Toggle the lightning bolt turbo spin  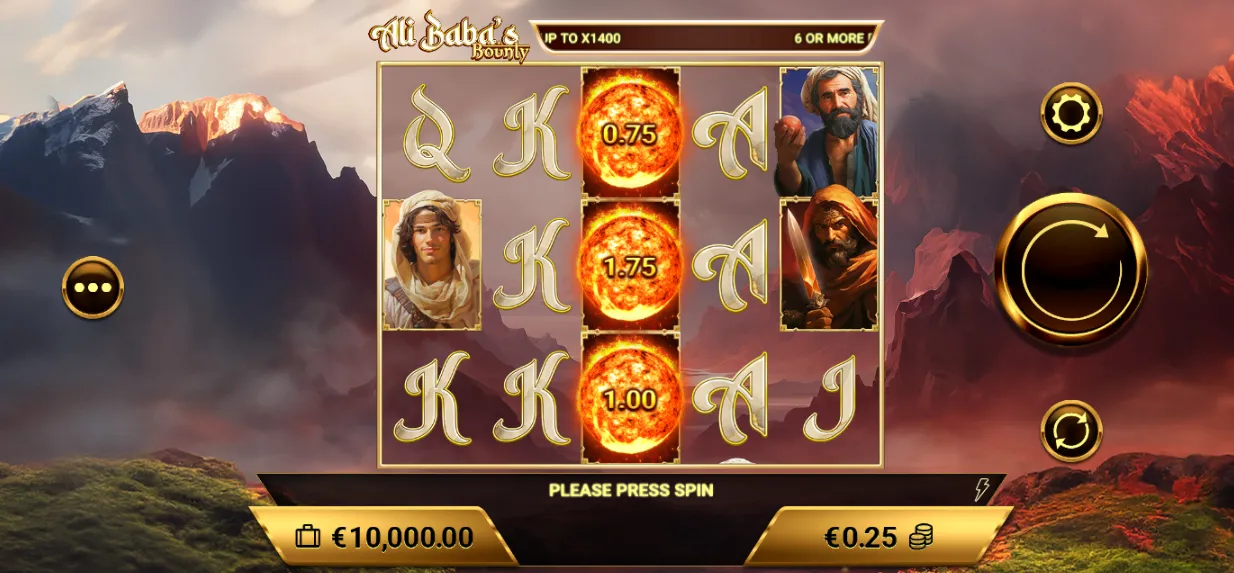point(982,489)
